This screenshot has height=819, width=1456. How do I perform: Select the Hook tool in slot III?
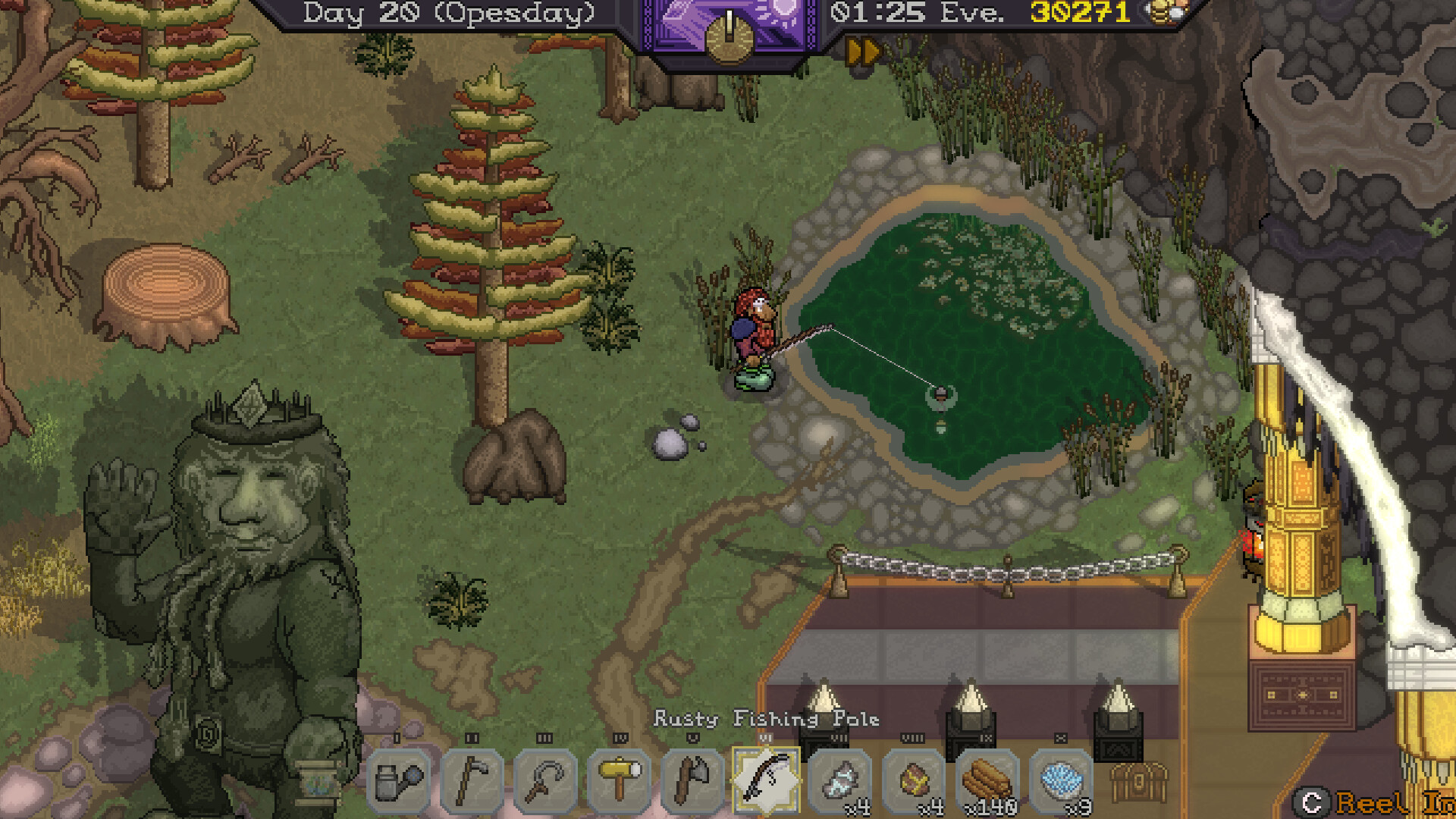point(544,781)
